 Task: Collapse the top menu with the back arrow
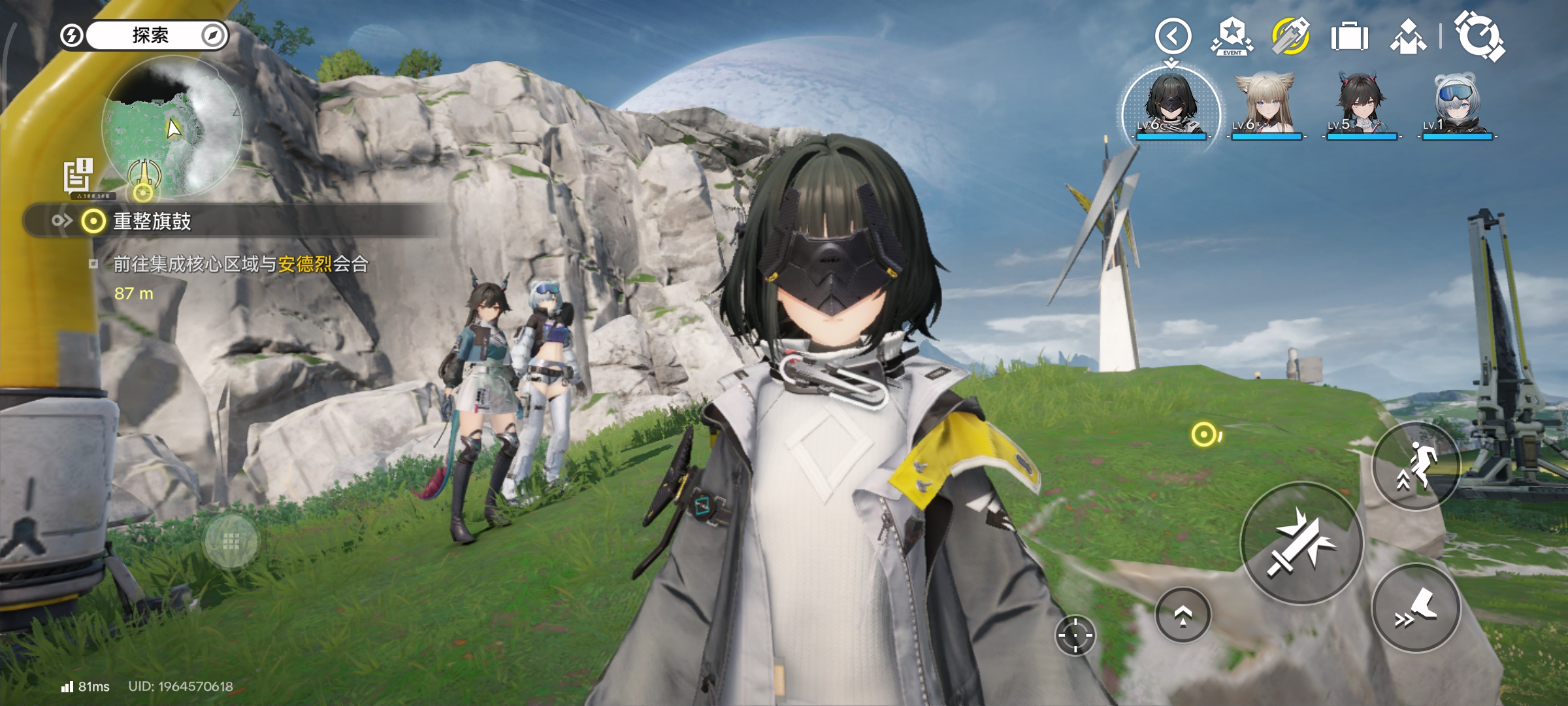[x=1173, y=36]
